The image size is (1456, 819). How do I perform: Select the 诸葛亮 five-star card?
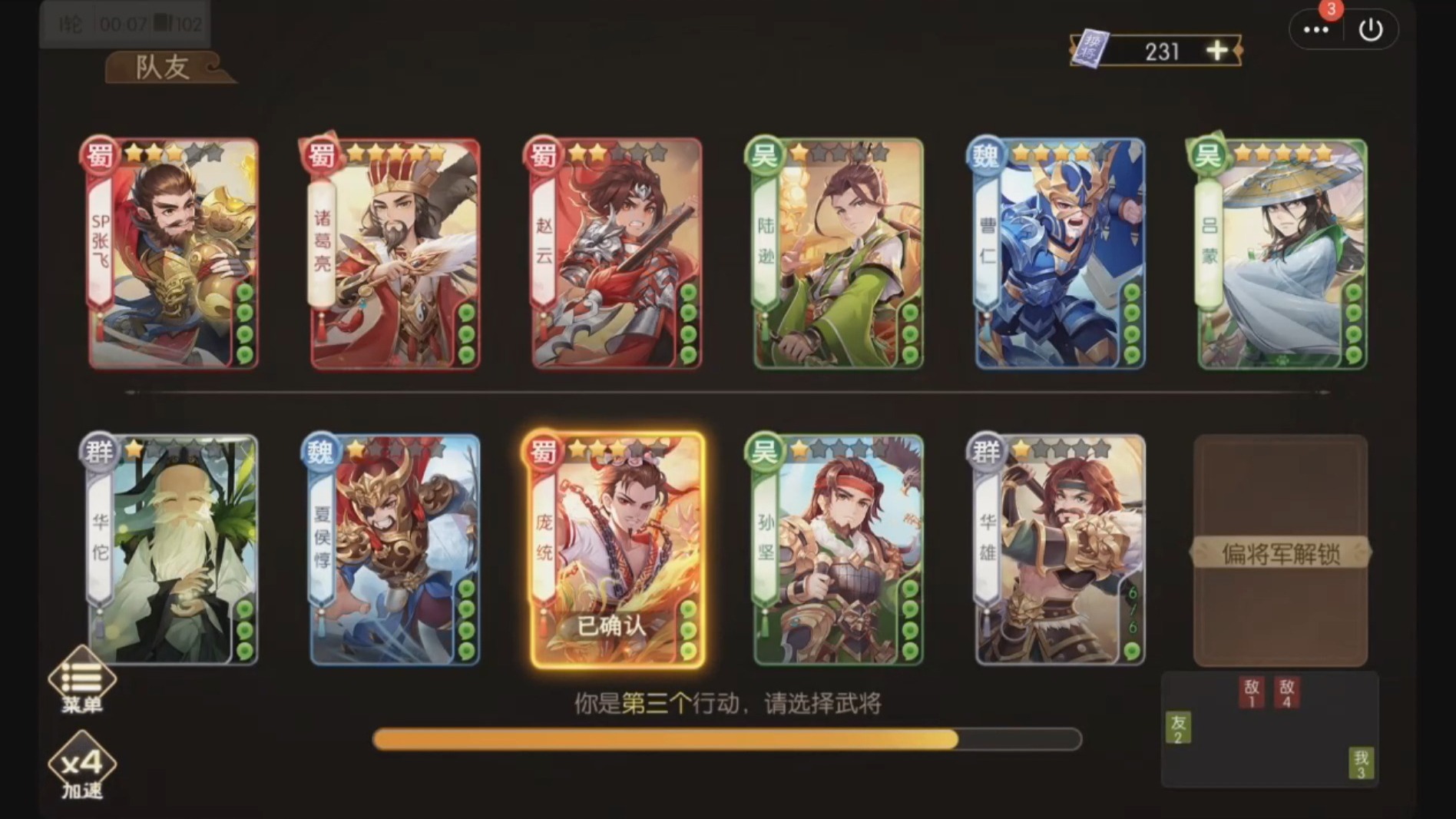[x=392, y=254]
